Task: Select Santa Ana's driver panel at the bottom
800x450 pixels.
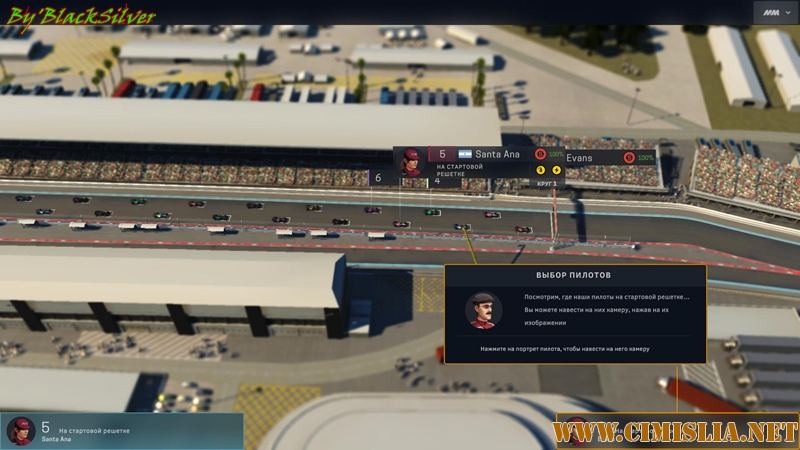Action: coord(121,431)
